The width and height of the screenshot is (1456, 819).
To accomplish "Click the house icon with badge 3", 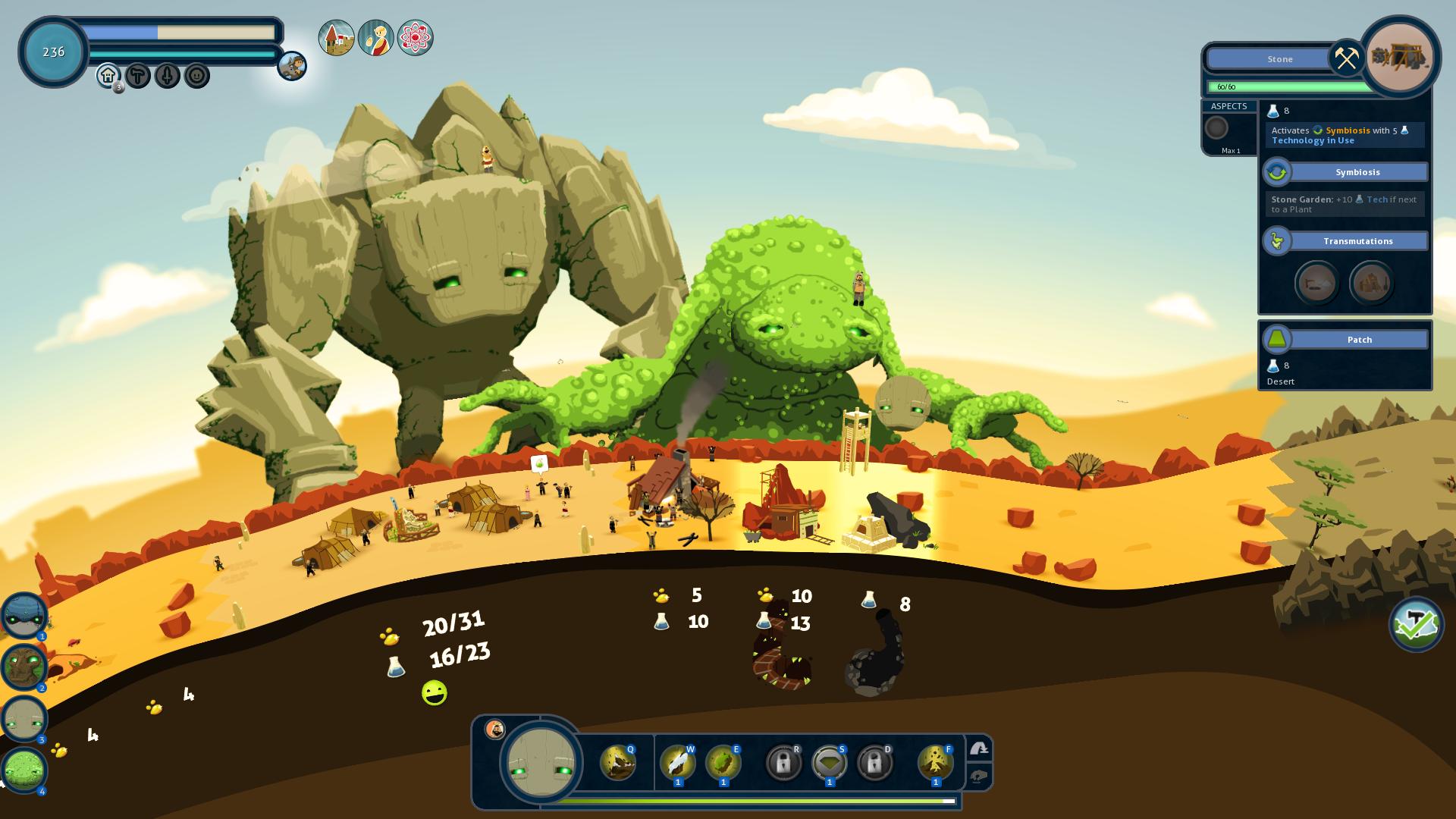I will 108,76.
